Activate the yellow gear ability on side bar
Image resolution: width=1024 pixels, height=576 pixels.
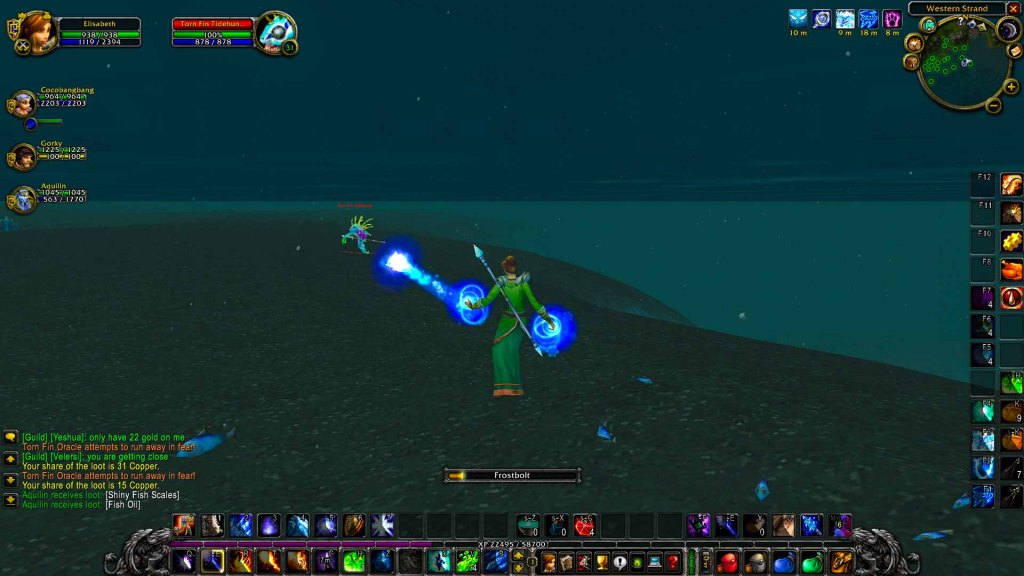coord(1012,241)
